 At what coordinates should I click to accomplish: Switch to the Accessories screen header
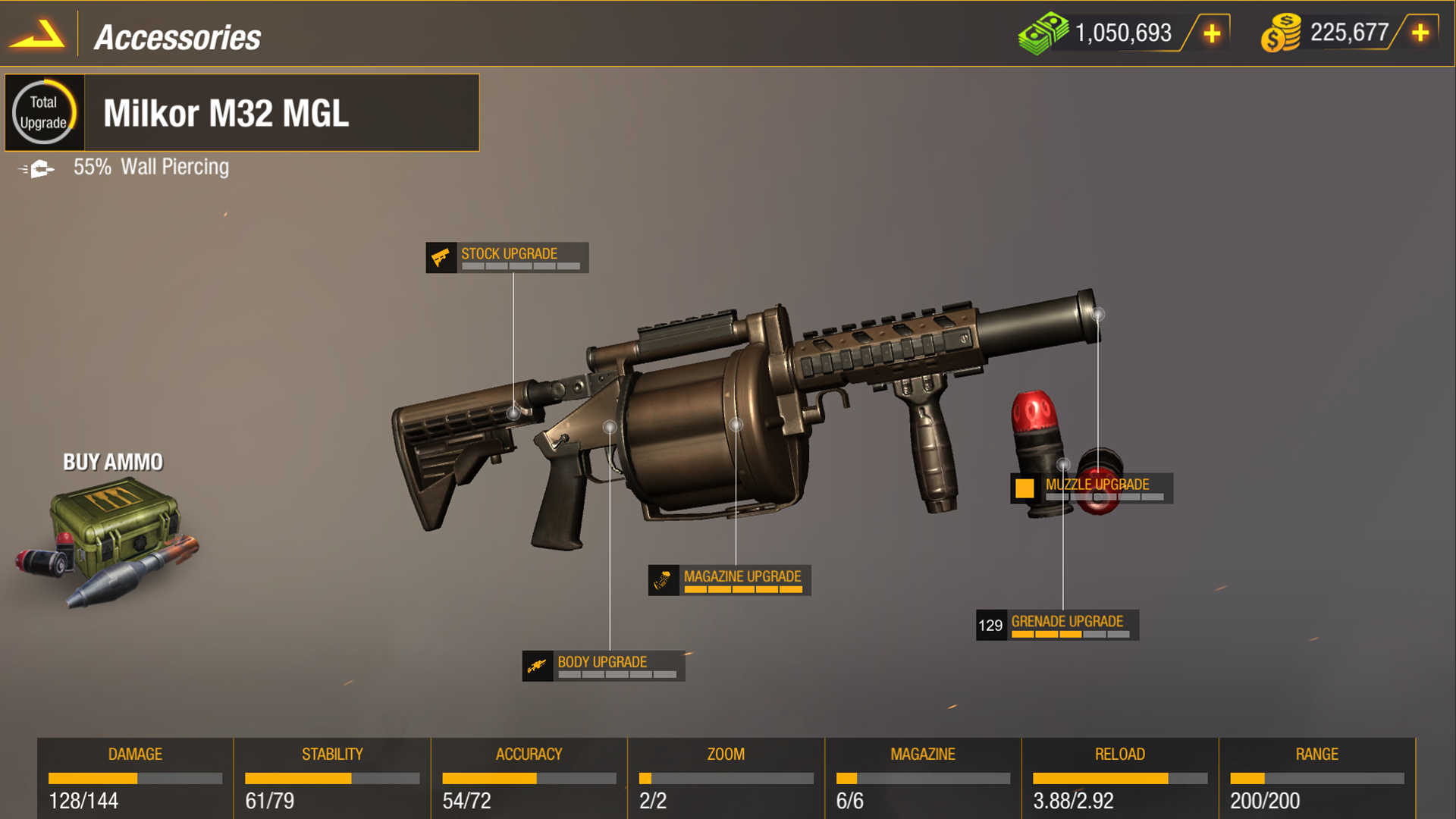(x=177, y=36)
